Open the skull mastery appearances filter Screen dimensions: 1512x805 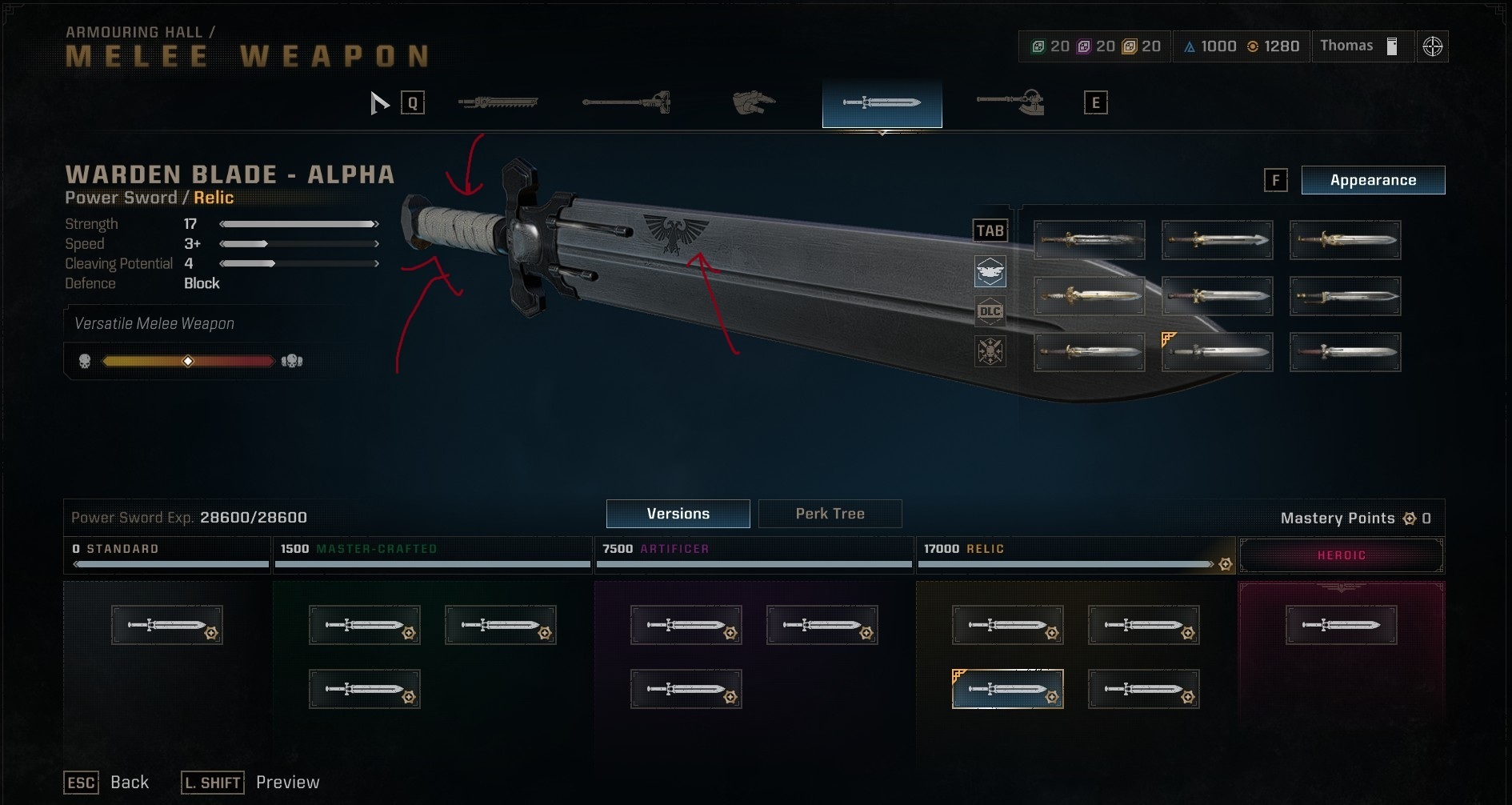[x=990, y=352]
